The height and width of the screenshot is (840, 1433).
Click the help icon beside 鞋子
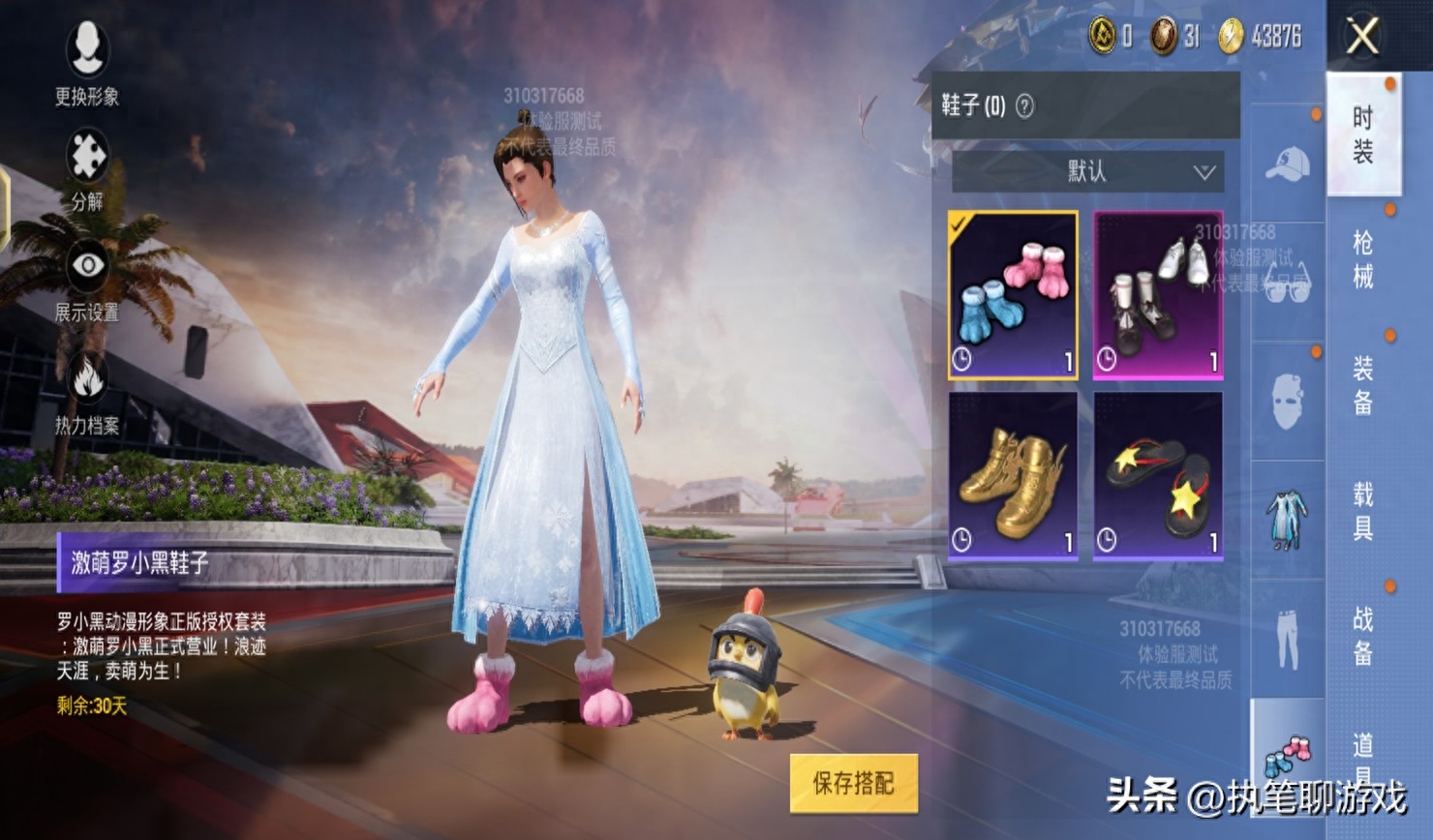click(1024, 105)
